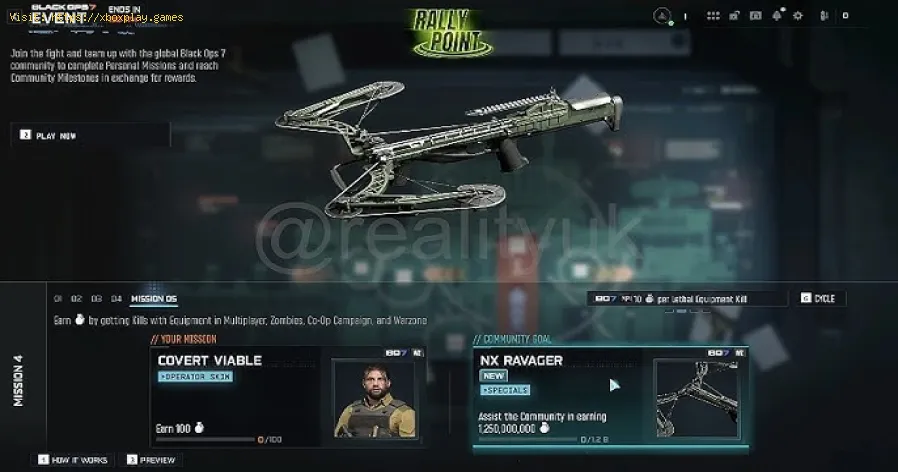This screenshot has width=898, height=472.
Task: Switch to mission 01 tab
Action: tap(58, 298)
